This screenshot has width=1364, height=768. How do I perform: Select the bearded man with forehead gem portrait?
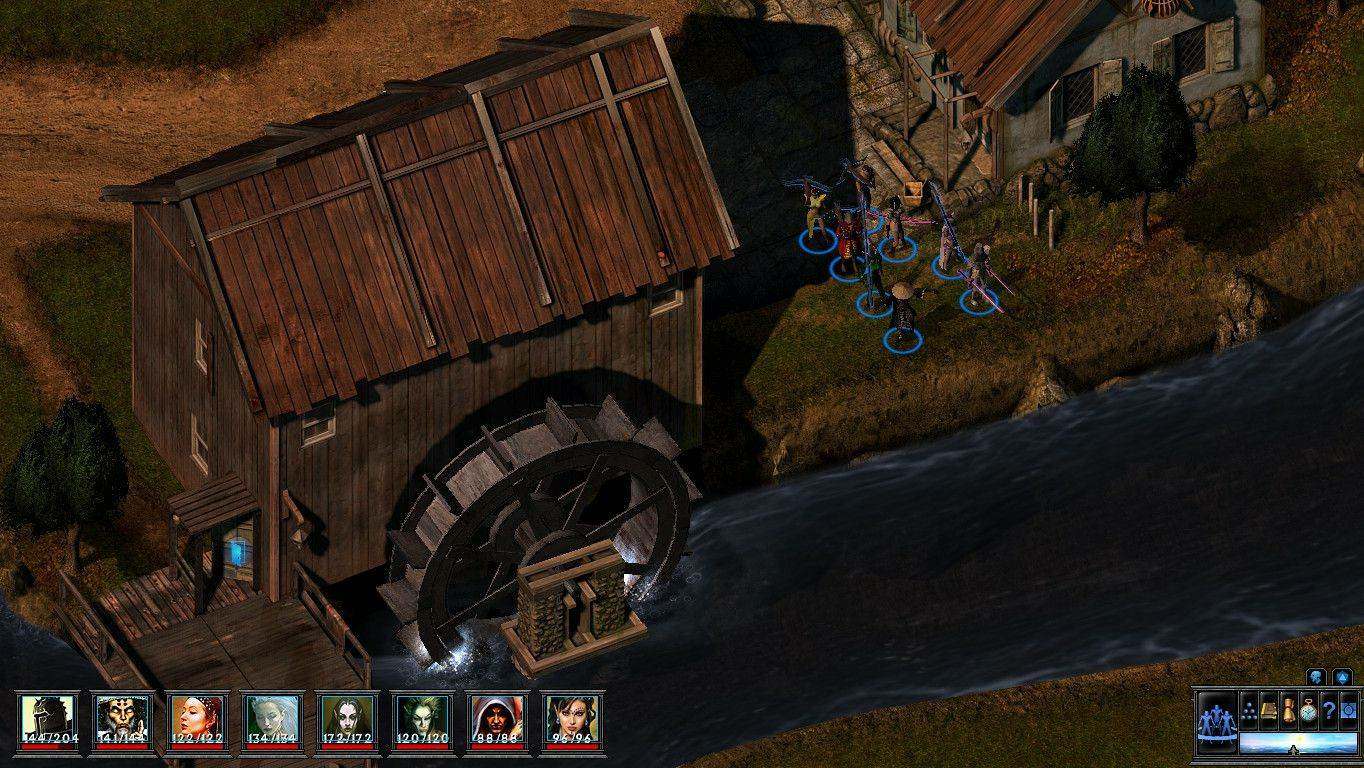122,716
